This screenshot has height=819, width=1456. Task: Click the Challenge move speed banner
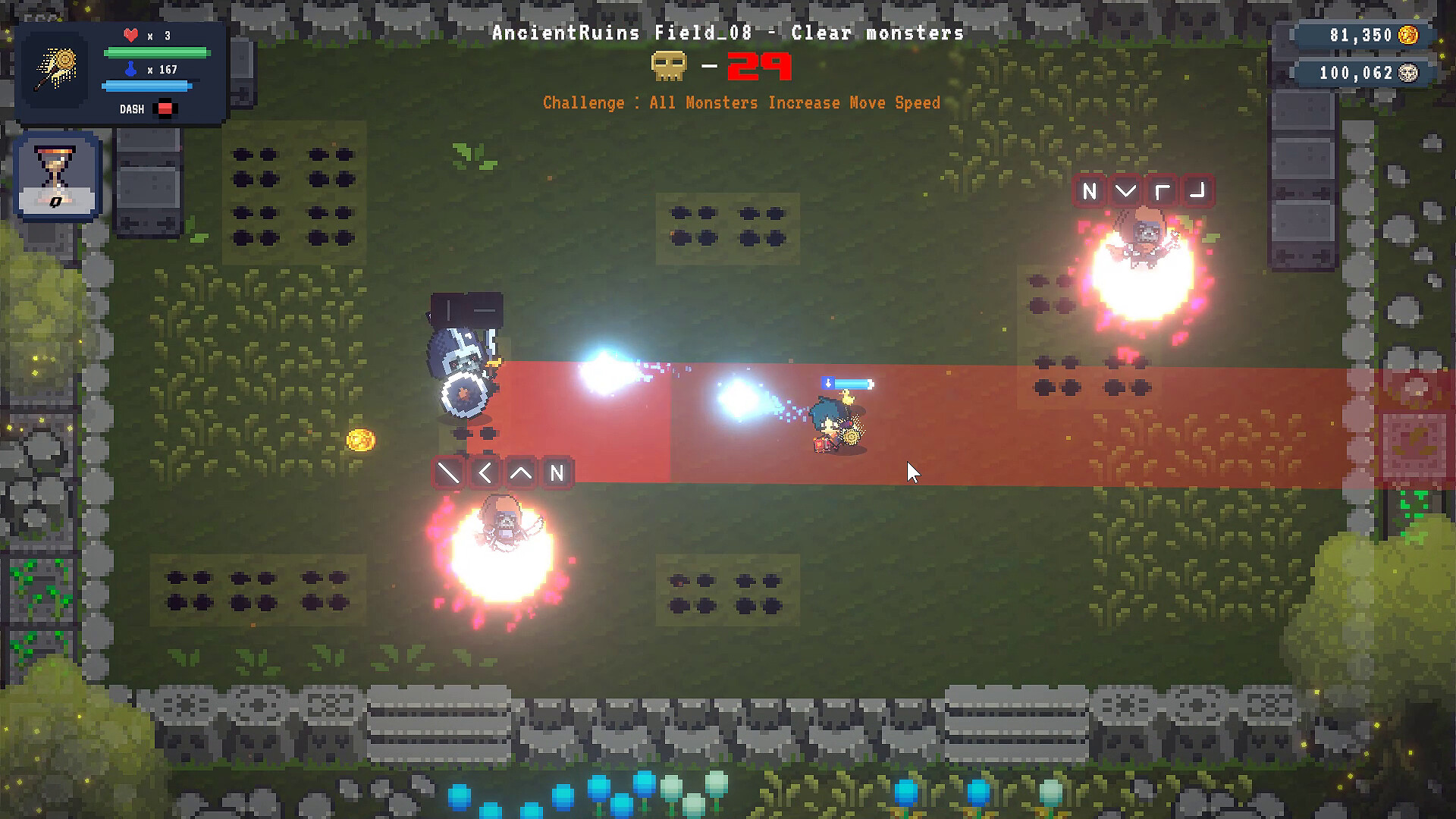tap(739, 102)
